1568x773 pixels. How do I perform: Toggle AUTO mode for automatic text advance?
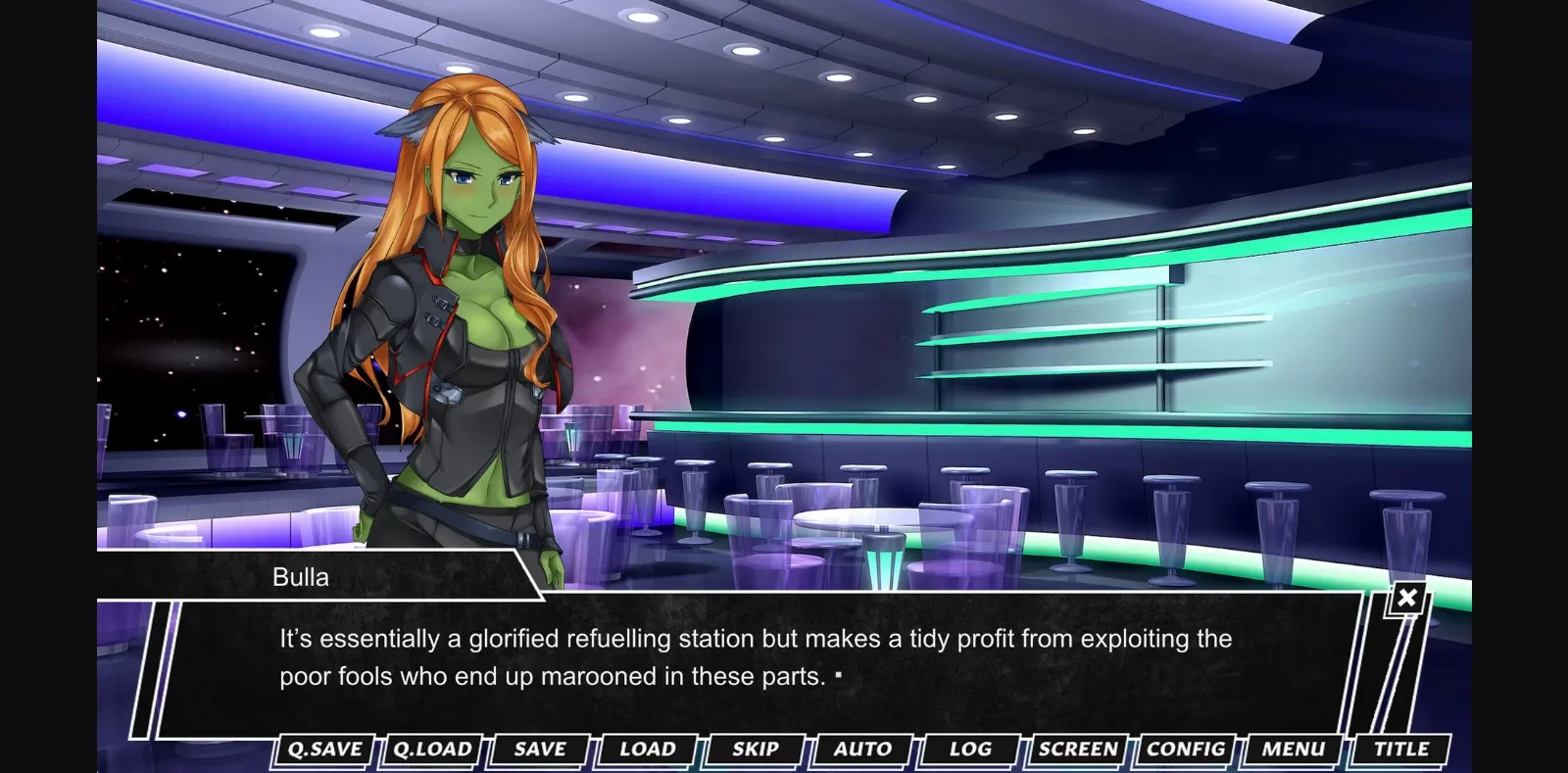[x=860, y=749]
